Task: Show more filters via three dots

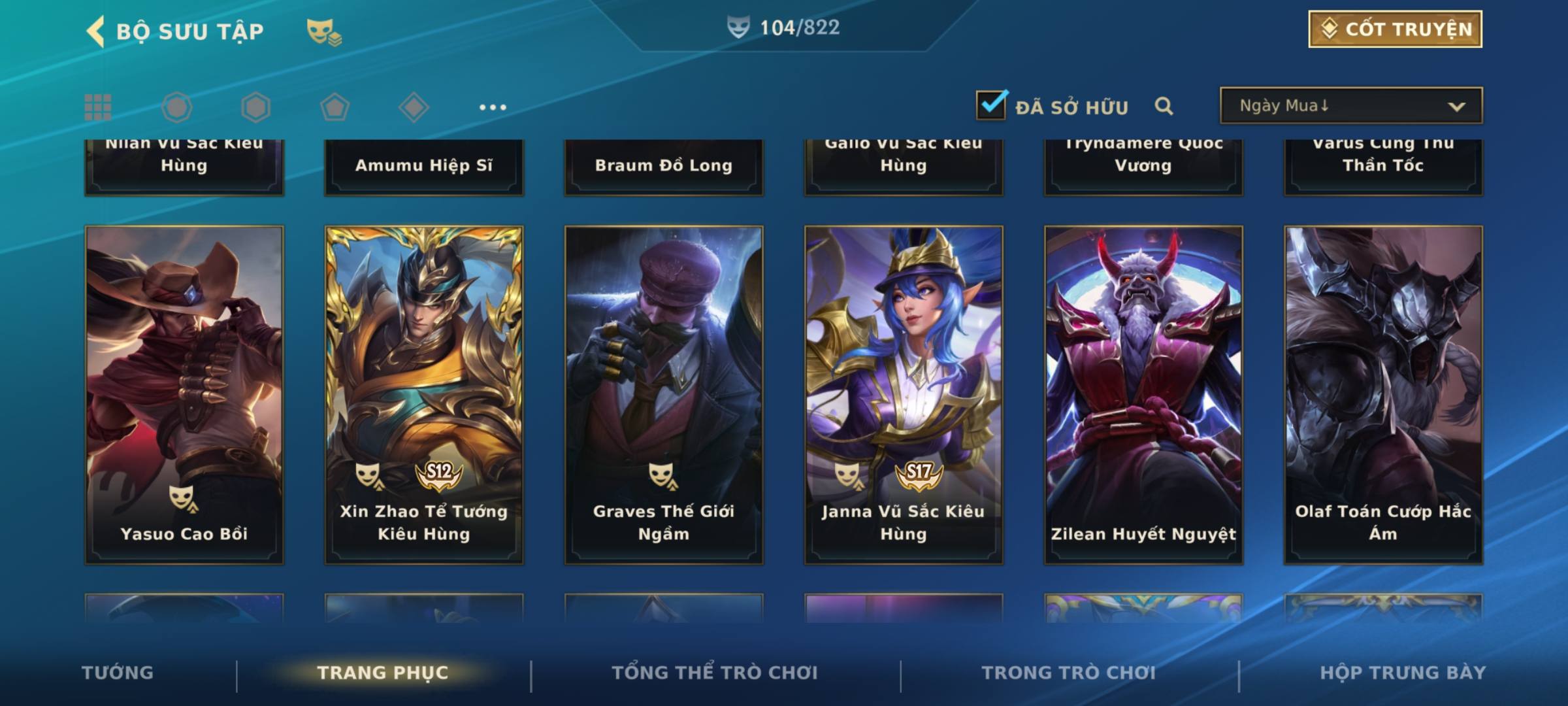Action: pos(493,107)
